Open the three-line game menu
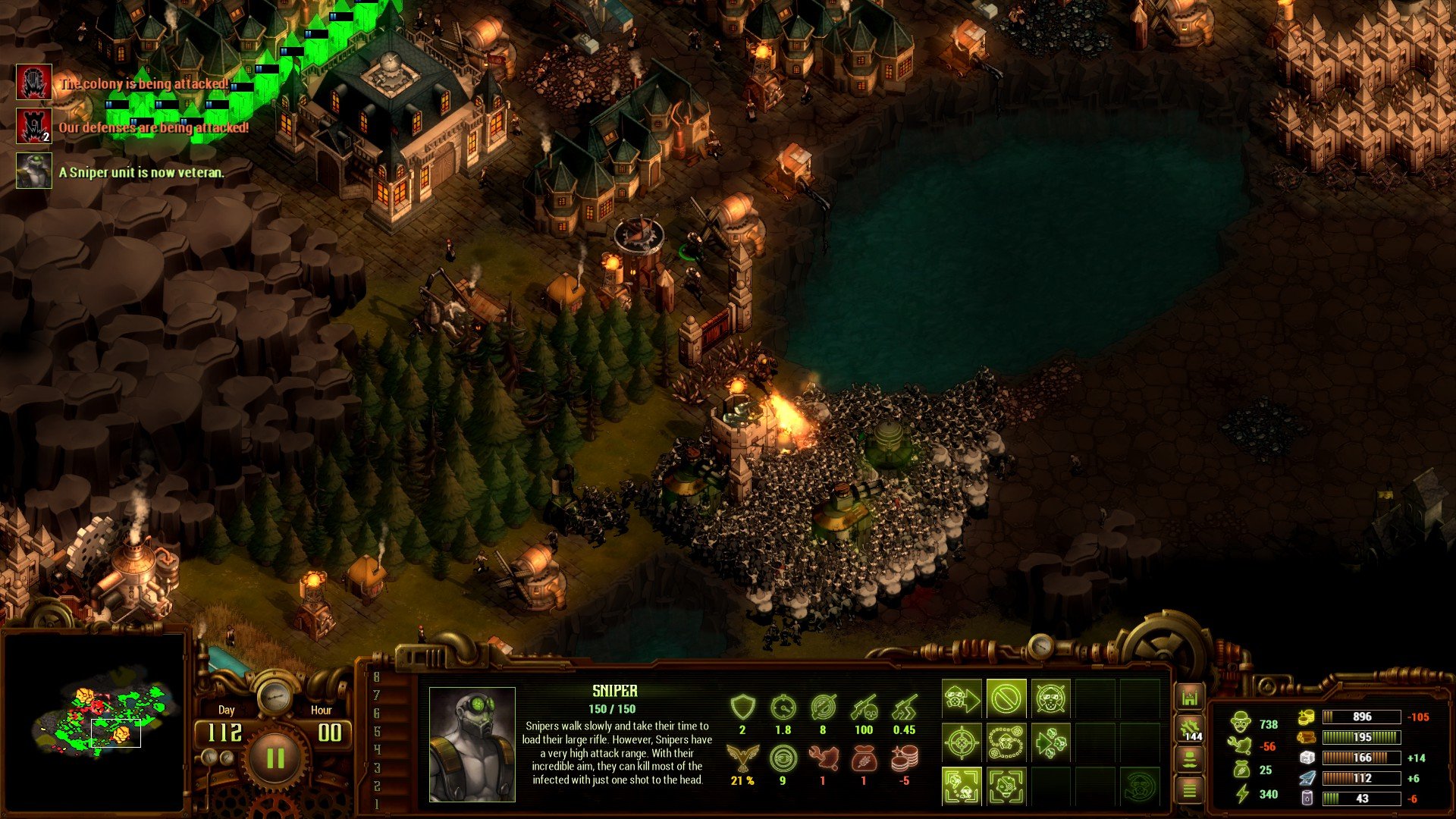Image resolution: width=1456 pixels, height=819 pixels. (1189, 791)
